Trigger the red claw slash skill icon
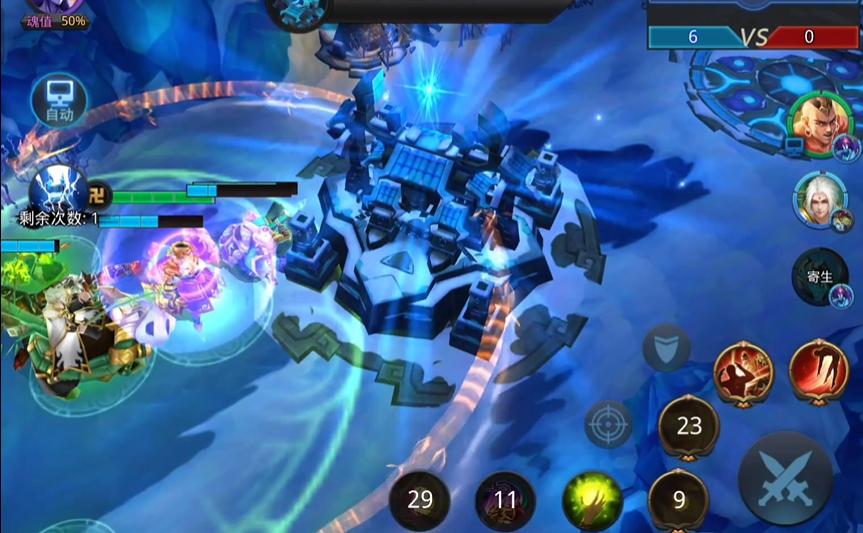This screenshot has width=863, height=533. click(x=819, y=370)
